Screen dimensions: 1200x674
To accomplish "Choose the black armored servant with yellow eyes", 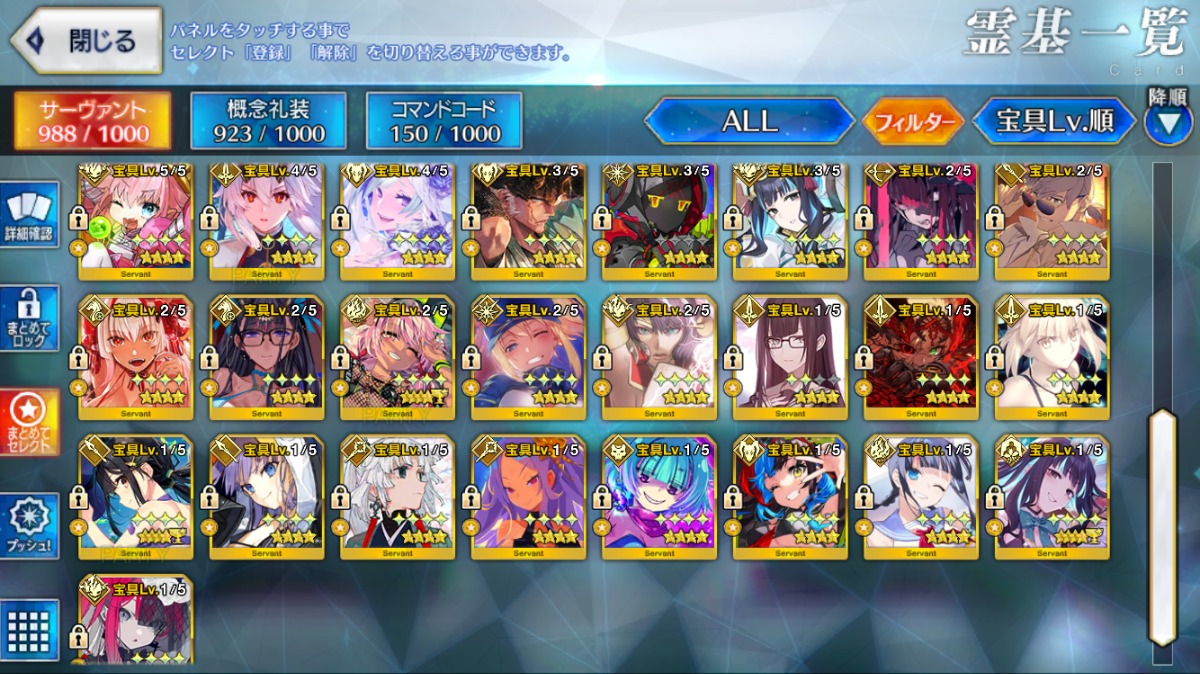I will pos(659,220).
